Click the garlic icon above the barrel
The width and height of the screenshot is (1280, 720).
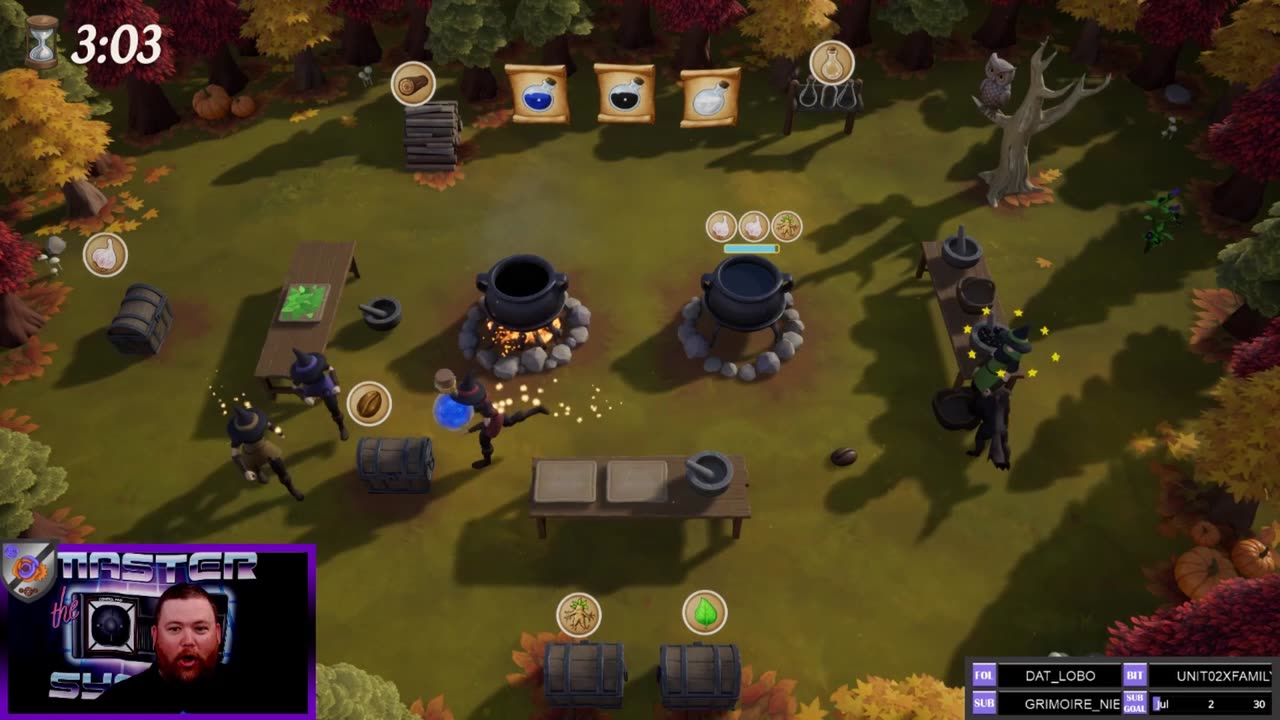[x=105, y=254]
